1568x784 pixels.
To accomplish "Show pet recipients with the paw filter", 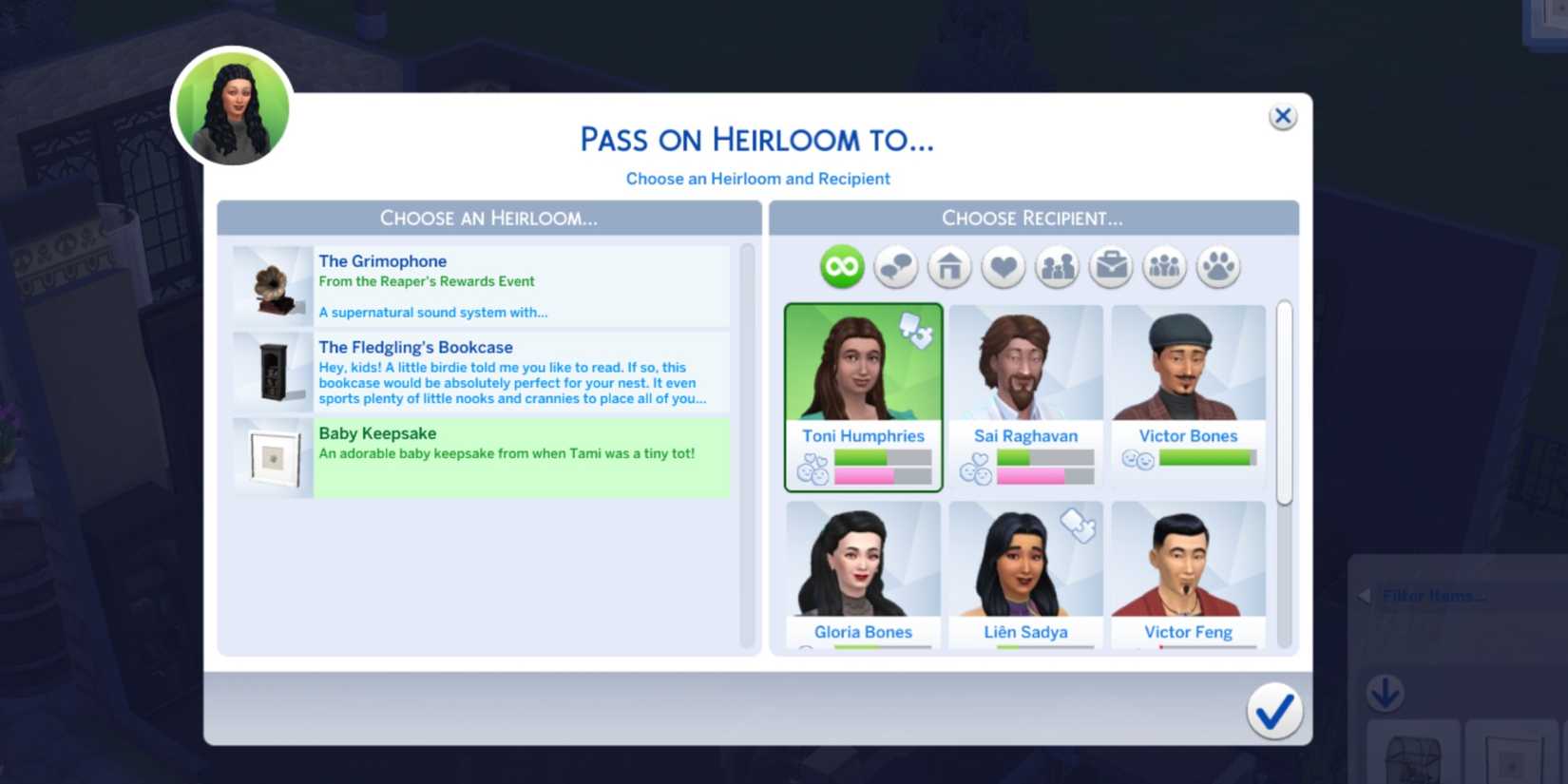I will [x=1219, y=267].
